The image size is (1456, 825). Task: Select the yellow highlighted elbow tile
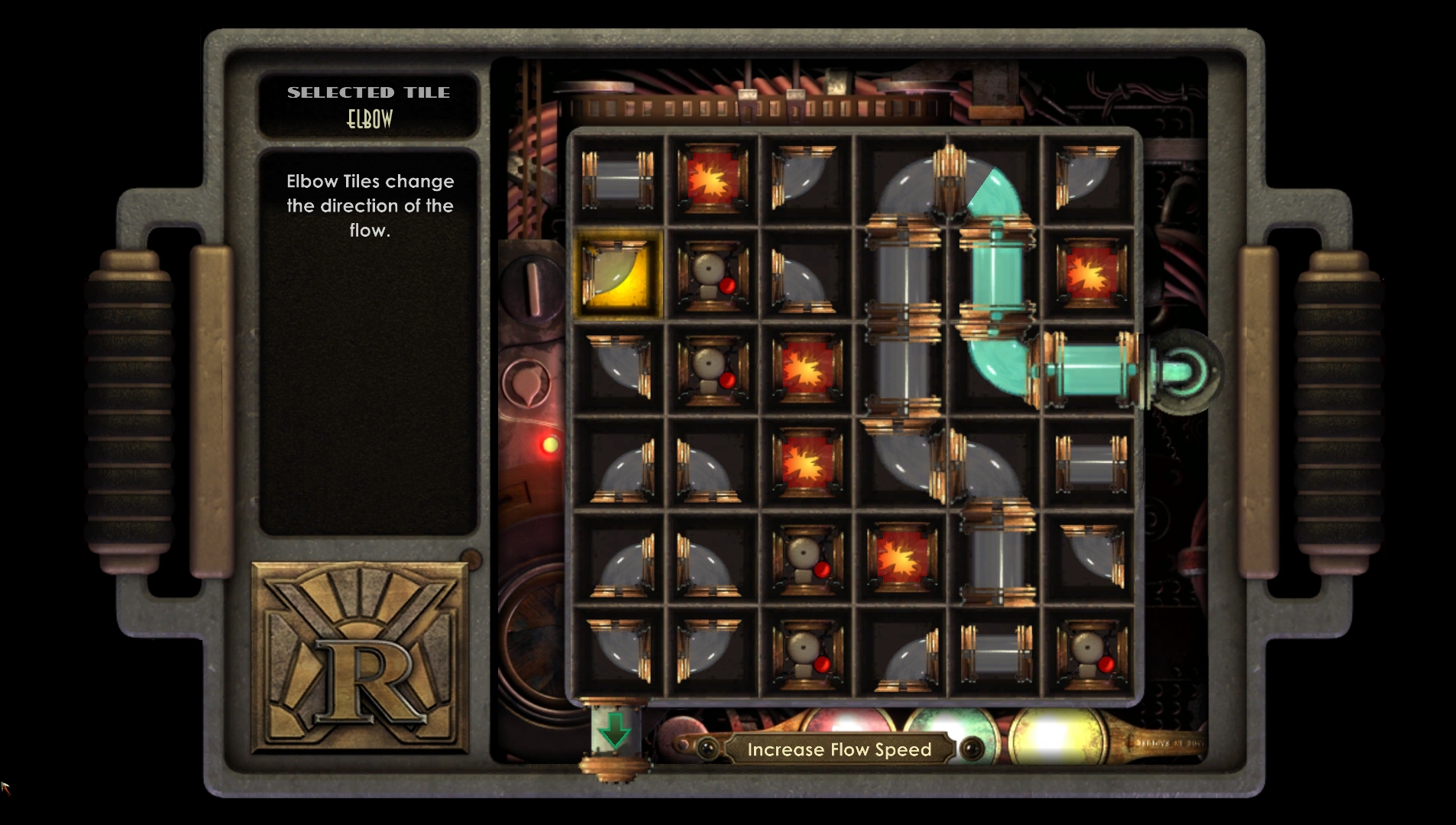(617, 274)
